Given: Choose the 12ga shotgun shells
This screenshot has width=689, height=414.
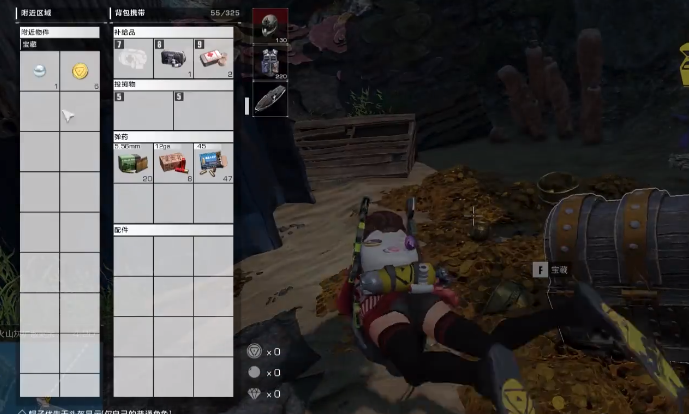Looking at the screenshot, I should [173, 163].
